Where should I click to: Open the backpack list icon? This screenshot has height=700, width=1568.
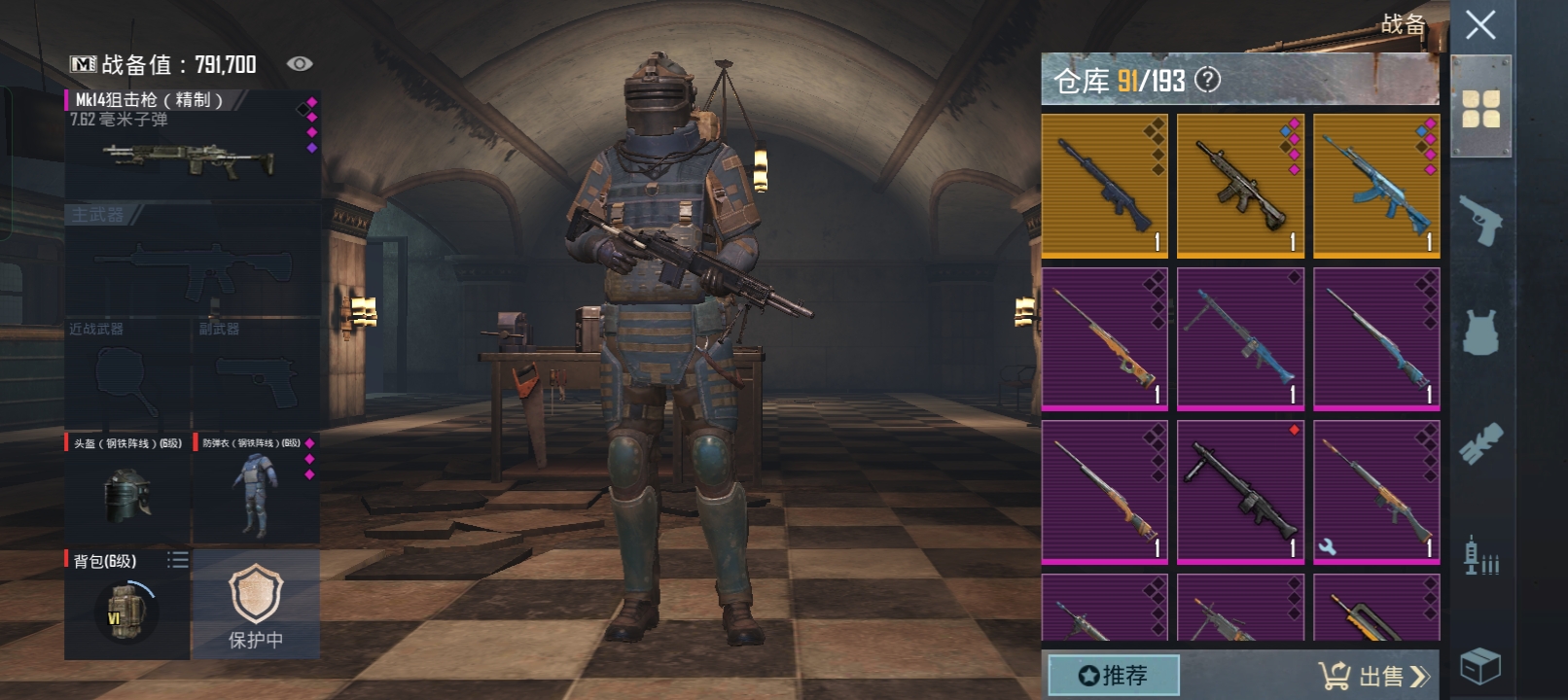tap(177, 560)
